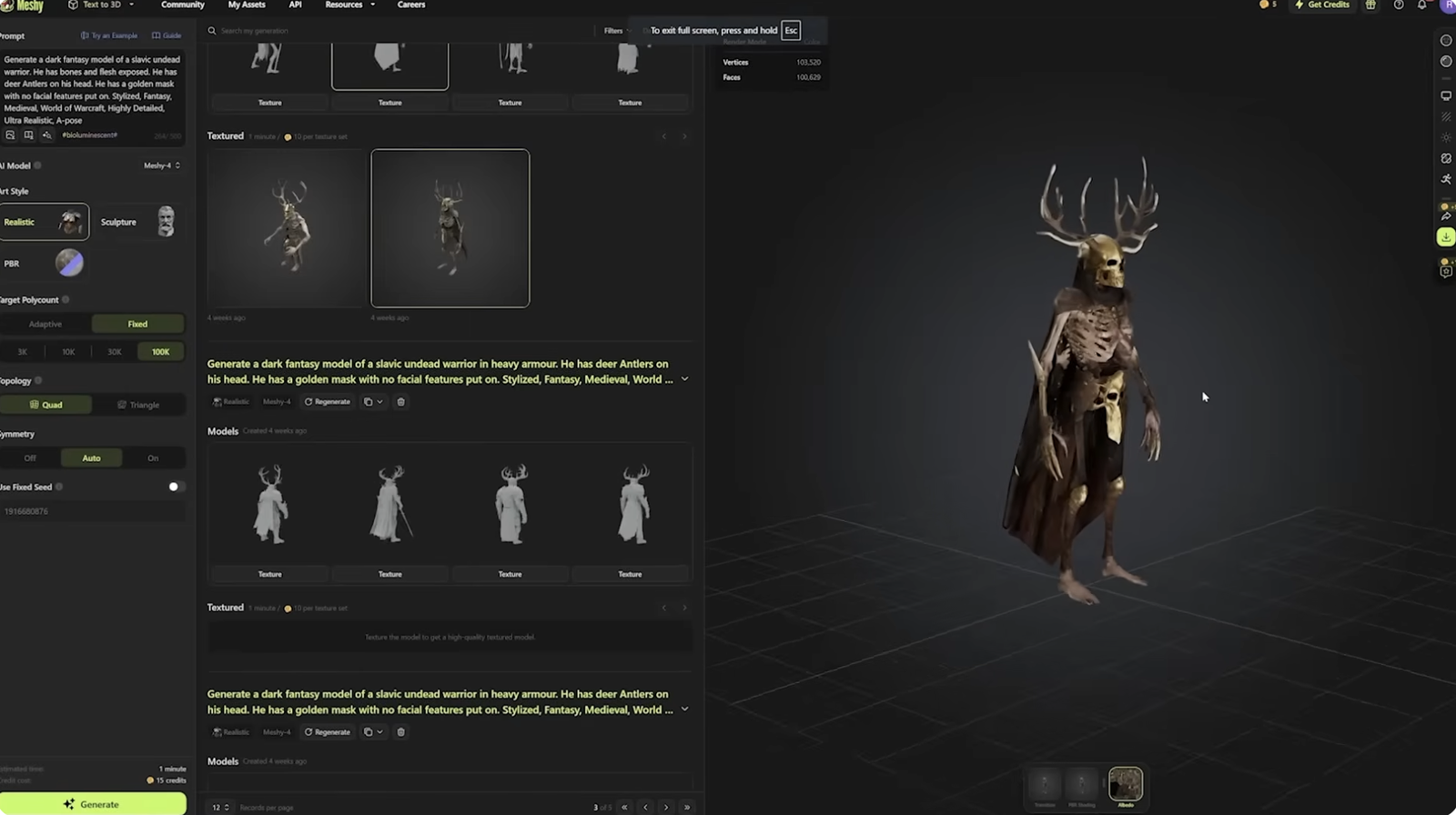Select the highlighted textured warrior thumbnail

[450, 228]
